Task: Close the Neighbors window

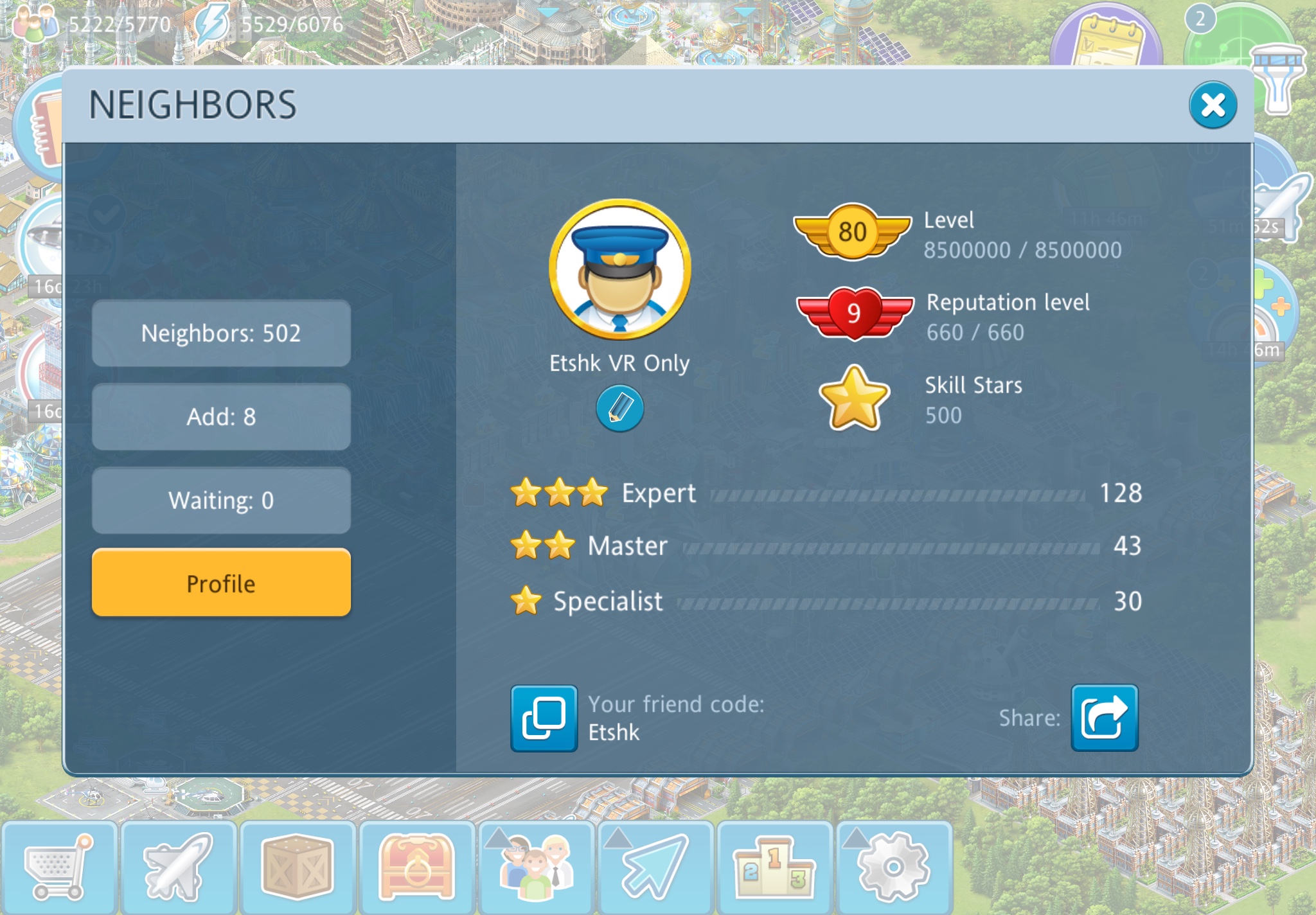Action: point(1213,105)
